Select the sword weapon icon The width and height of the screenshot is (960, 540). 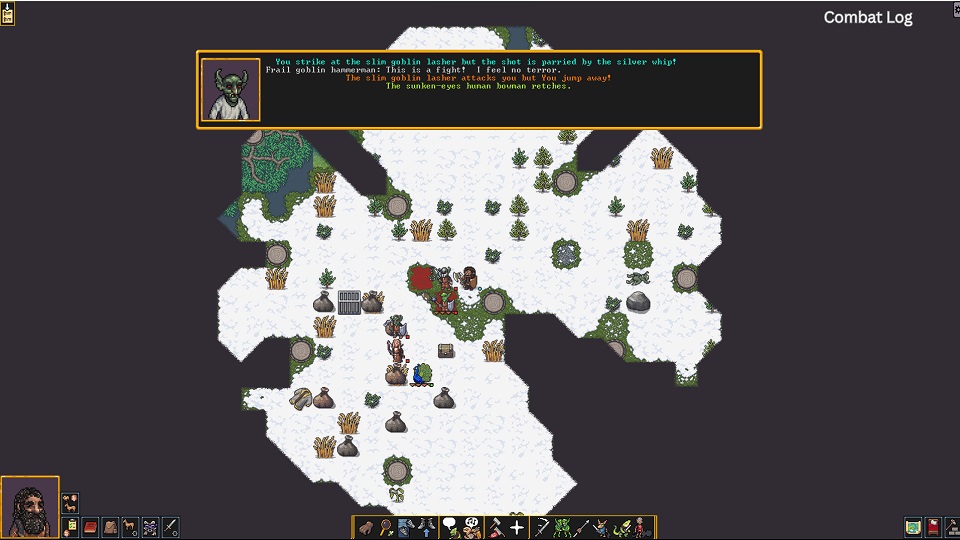(x=170, y=527)
